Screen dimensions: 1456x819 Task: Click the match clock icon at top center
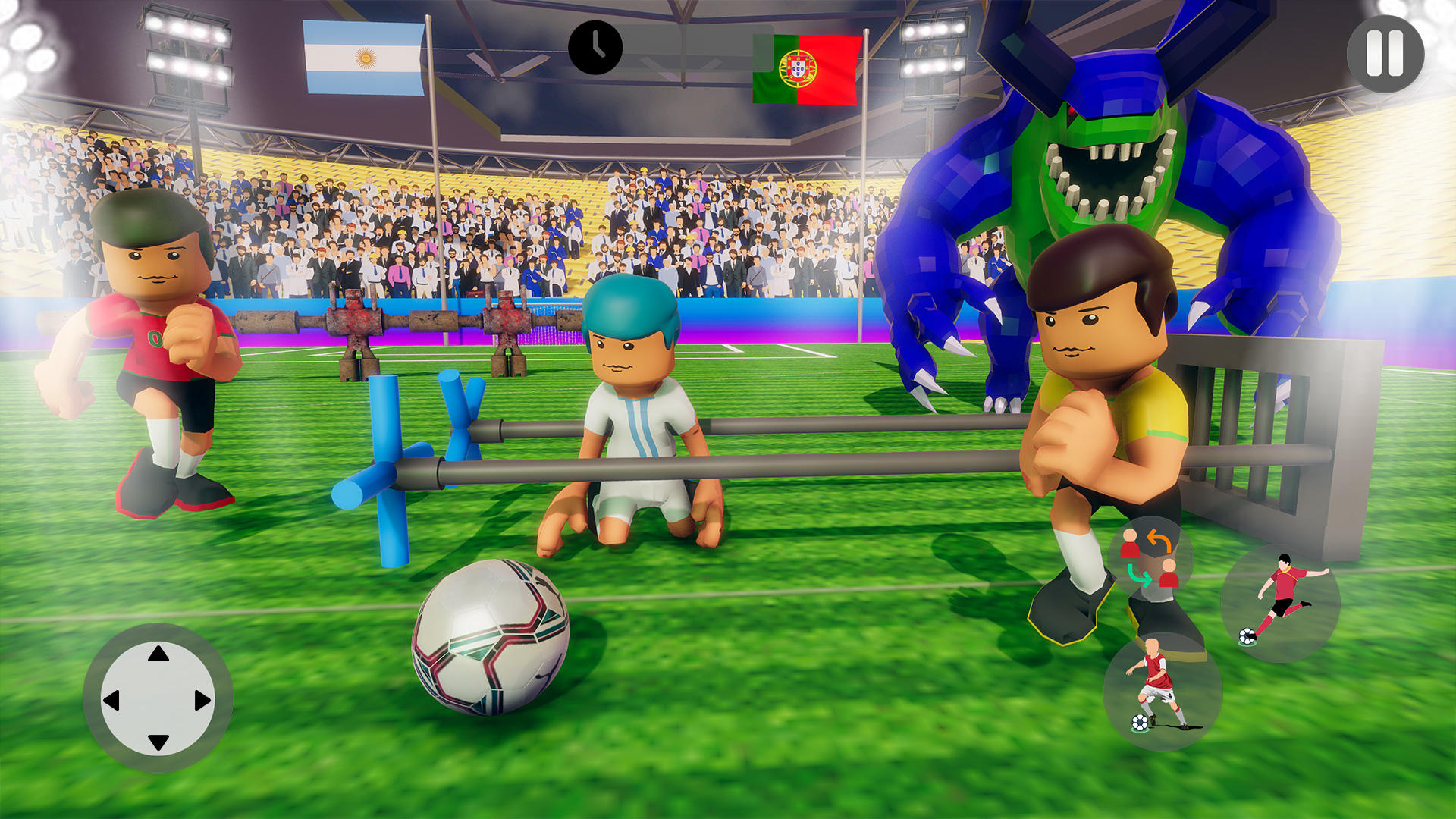pyautogui.click(x=595, y=47)
